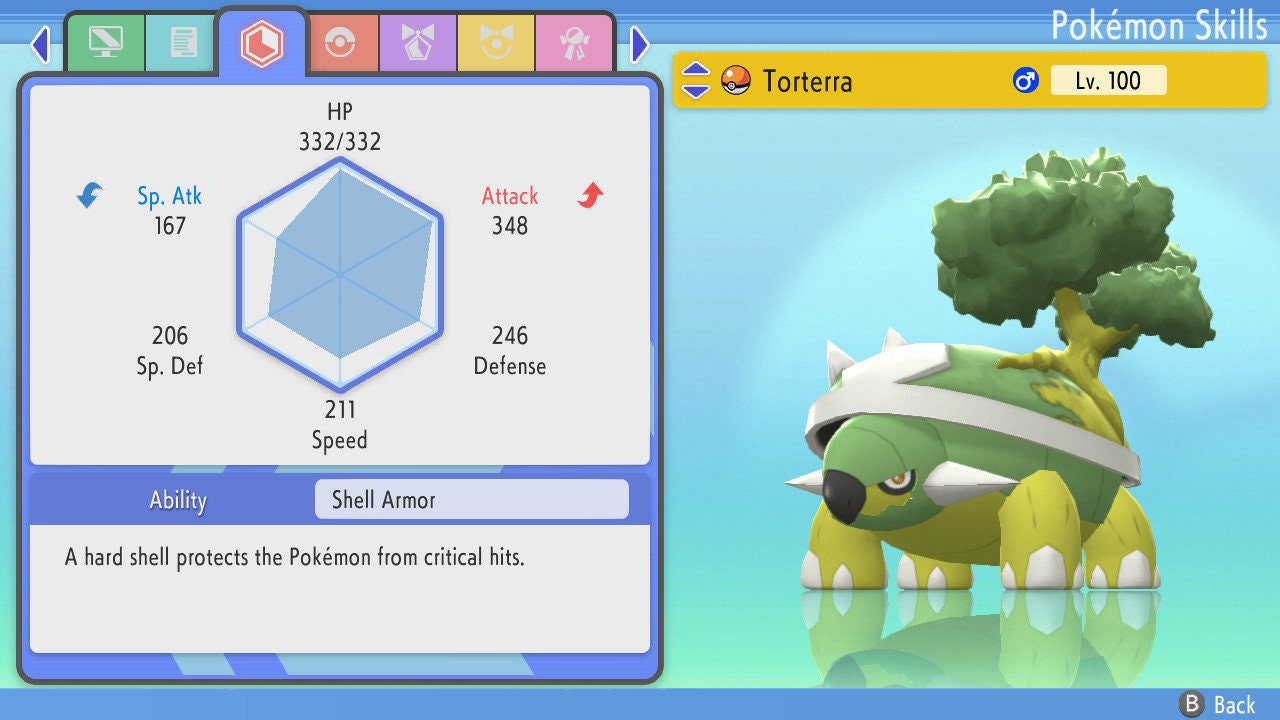Switch to the green monitor icon tab
Viewport: 1280px width, 720px height.
[x=105, y=43]
